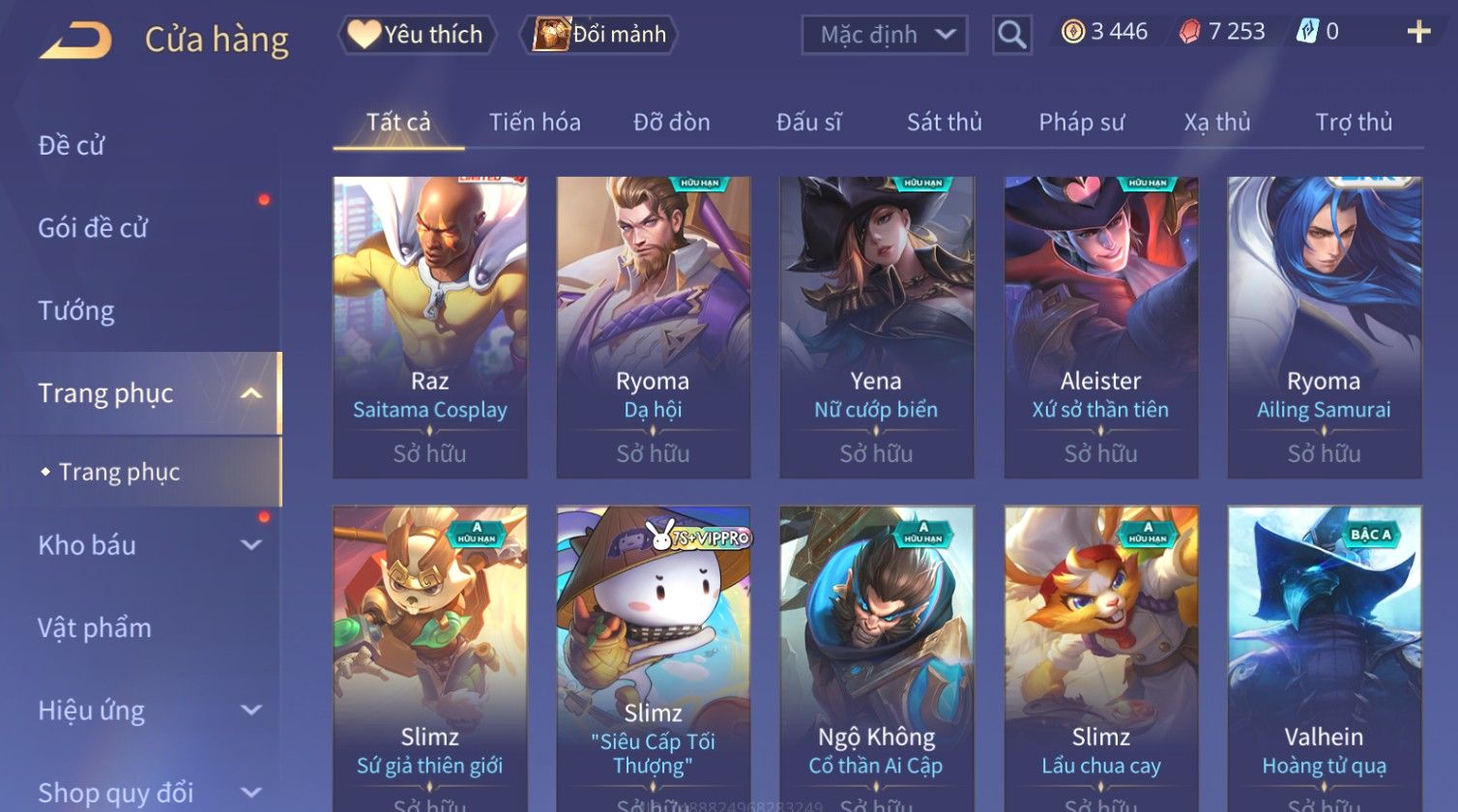This screenshot has height=812, width=1458.
Task: Open the Xạ thủ tab
Action: 1217,123
